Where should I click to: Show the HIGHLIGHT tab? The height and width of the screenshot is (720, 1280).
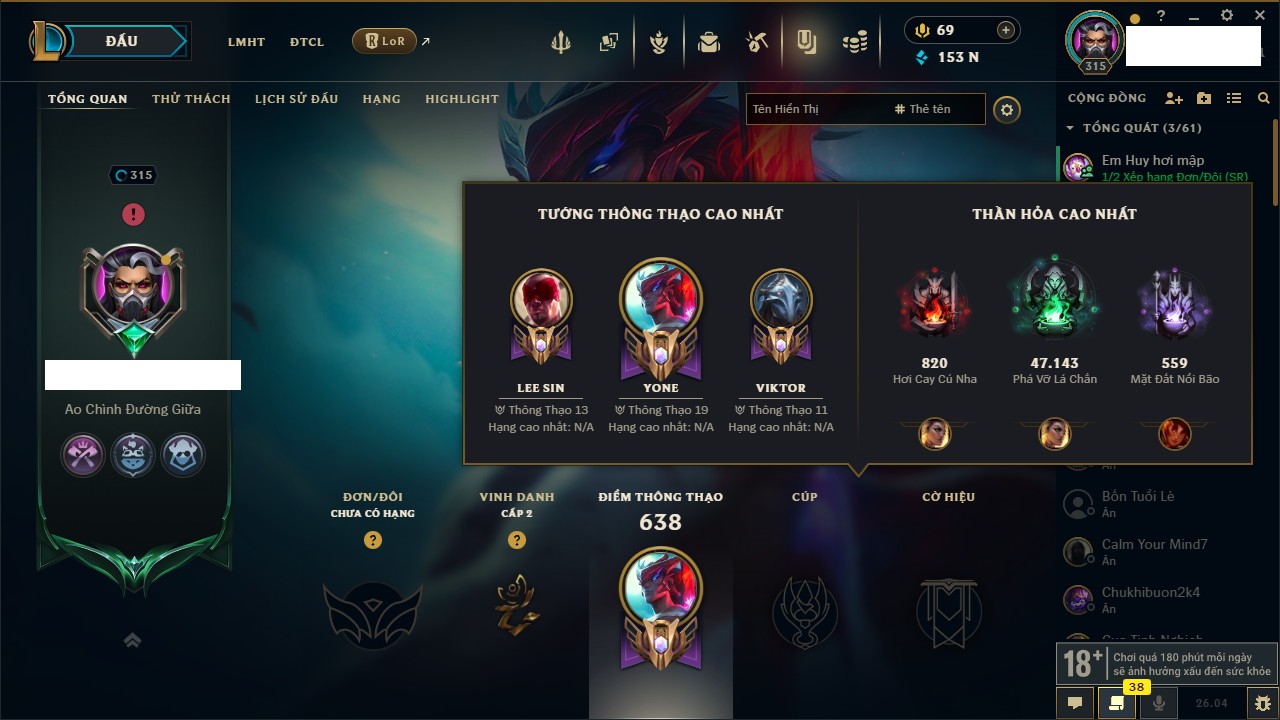461,99
